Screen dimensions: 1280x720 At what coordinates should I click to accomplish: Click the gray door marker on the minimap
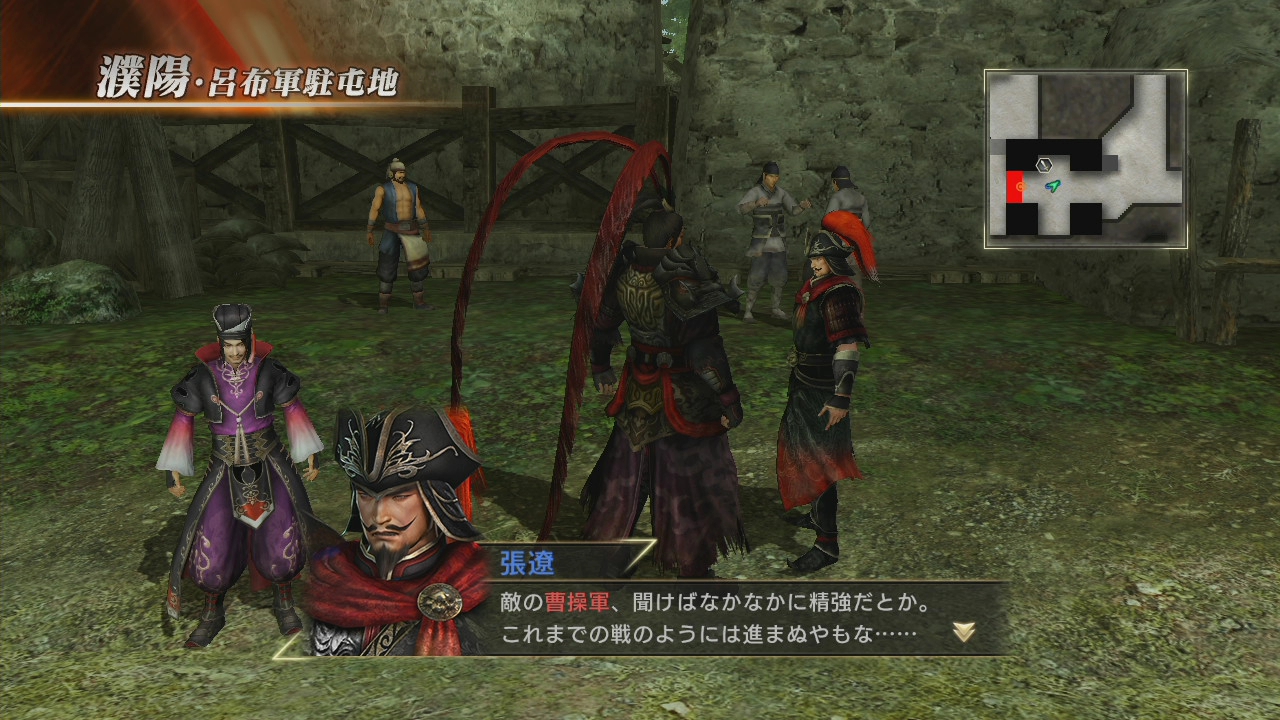[1110, 162]
